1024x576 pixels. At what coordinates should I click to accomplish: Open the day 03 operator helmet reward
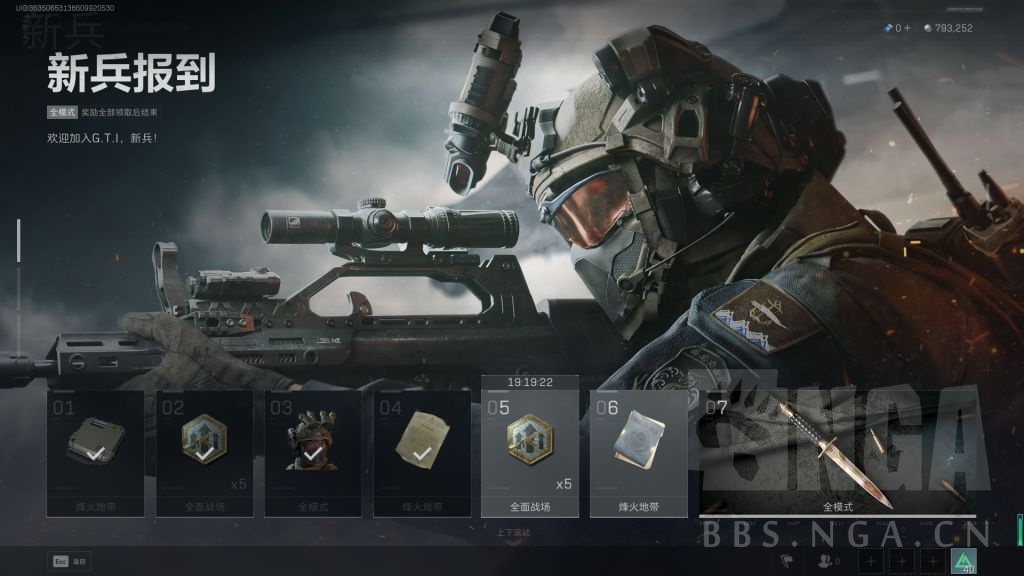coord(313,453)
